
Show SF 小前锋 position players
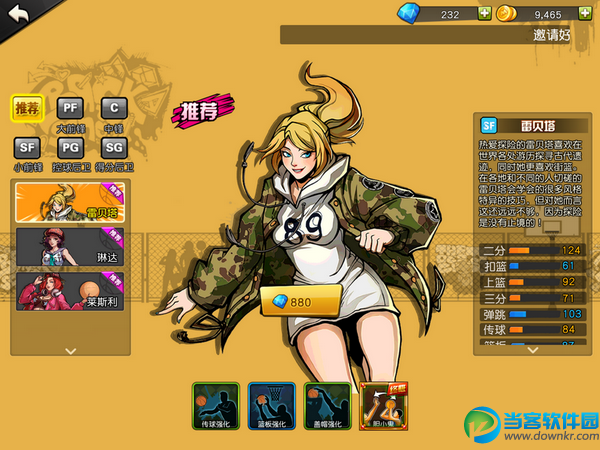pos(26,148)
